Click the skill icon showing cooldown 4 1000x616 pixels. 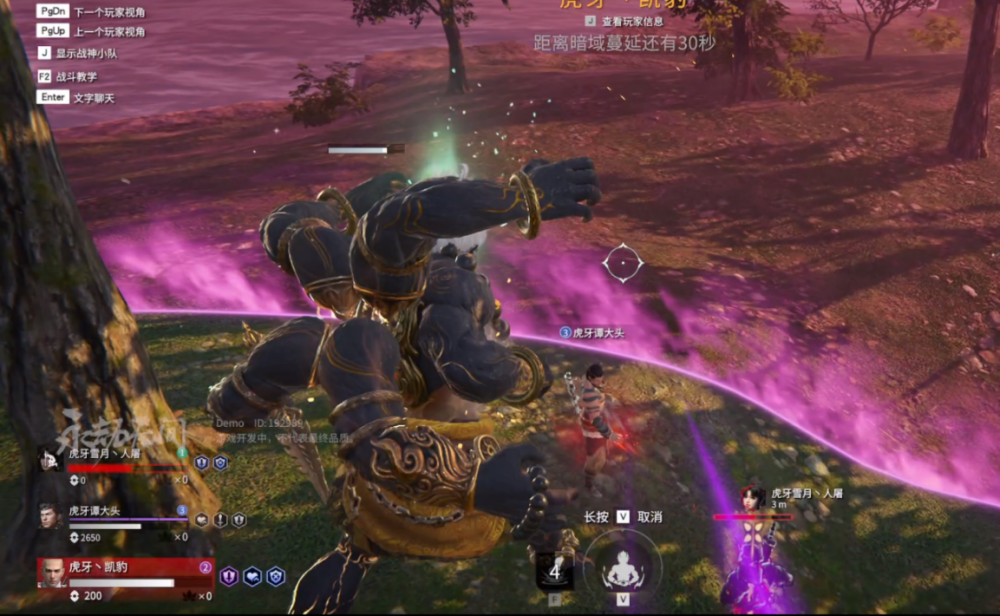(x=554, y=570)
